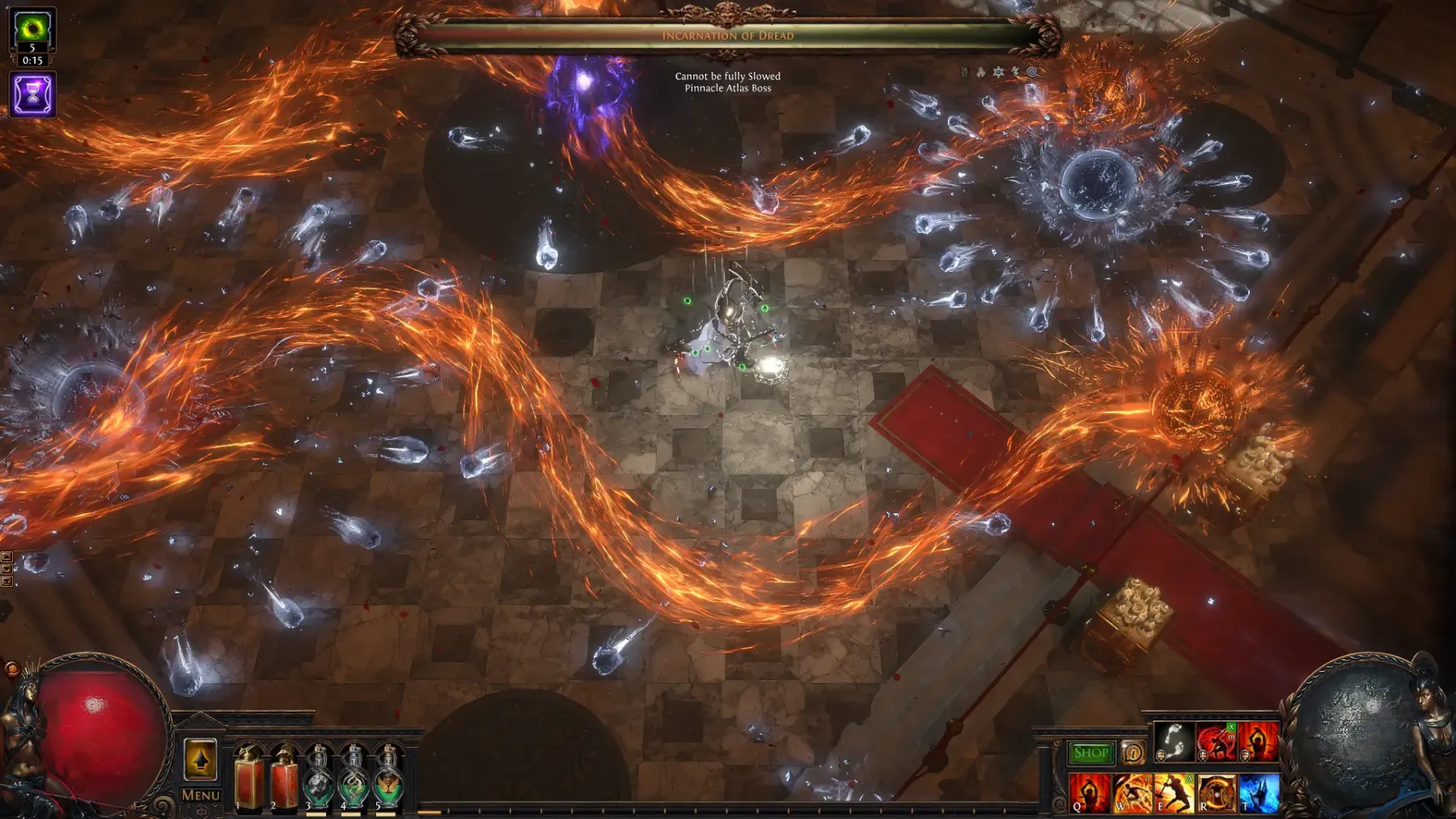
Task: Activate the fiery ring R skill
Action: coord(1217,792)
